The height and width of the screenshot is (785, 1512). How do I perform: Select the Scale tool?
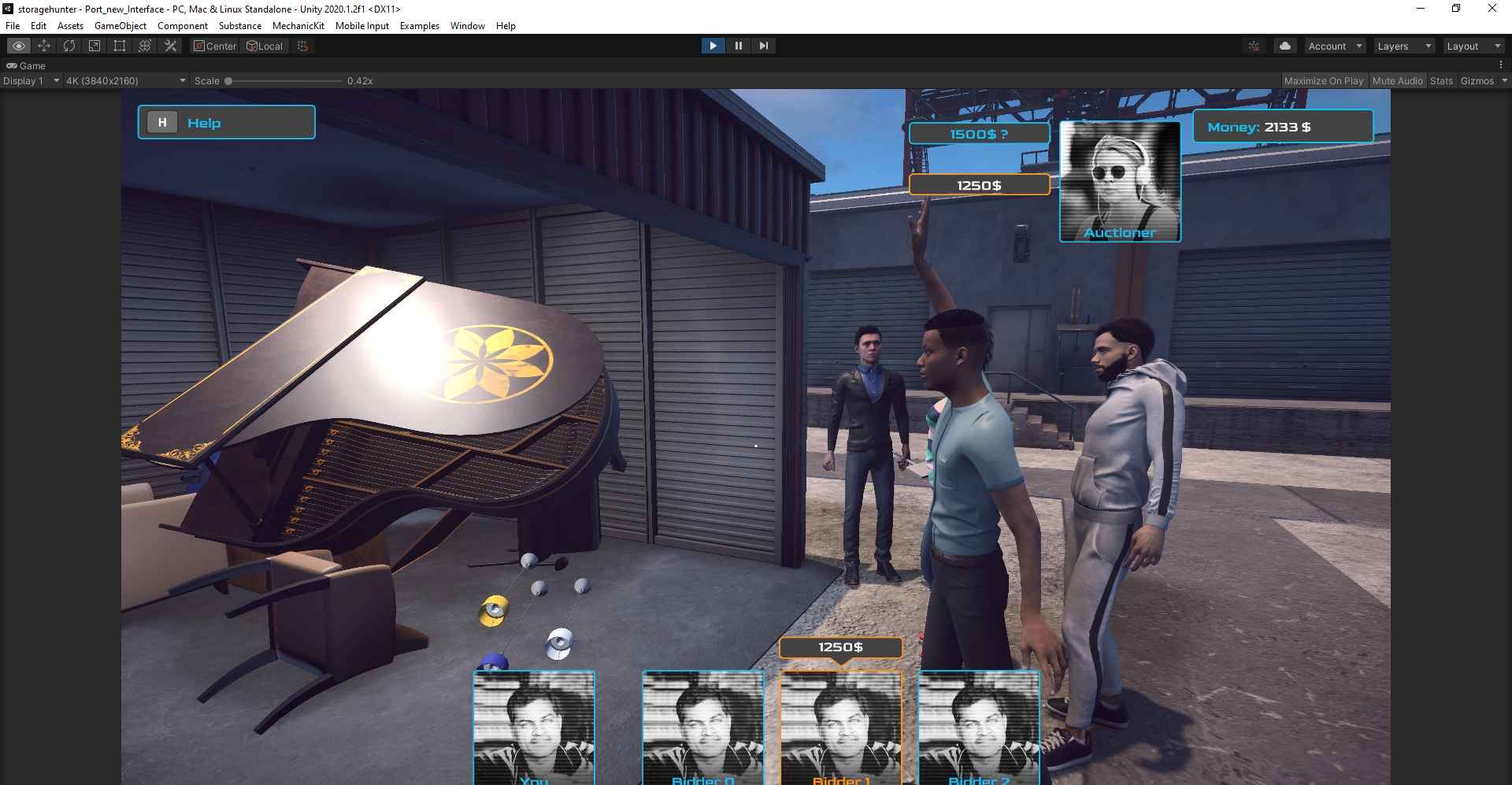click(x=94, y=46)
